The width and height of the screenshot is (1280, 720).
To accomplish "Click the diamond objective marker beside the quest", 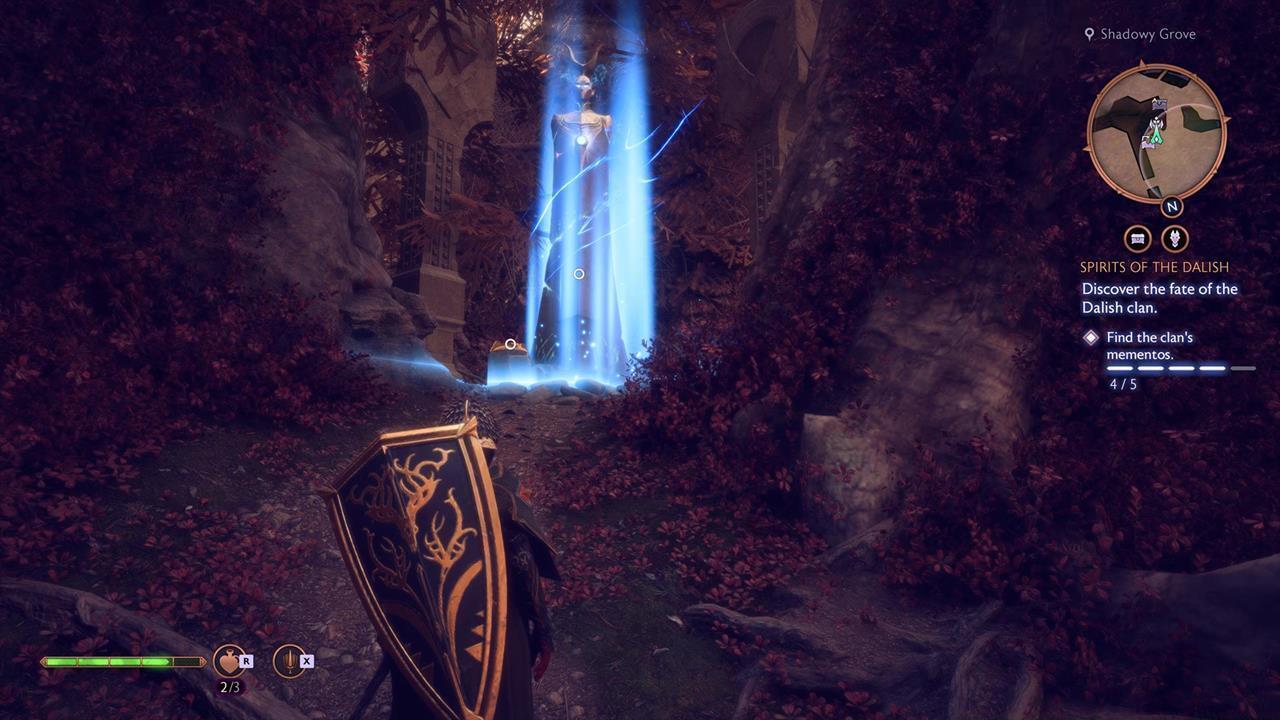I will point(1090,337).
